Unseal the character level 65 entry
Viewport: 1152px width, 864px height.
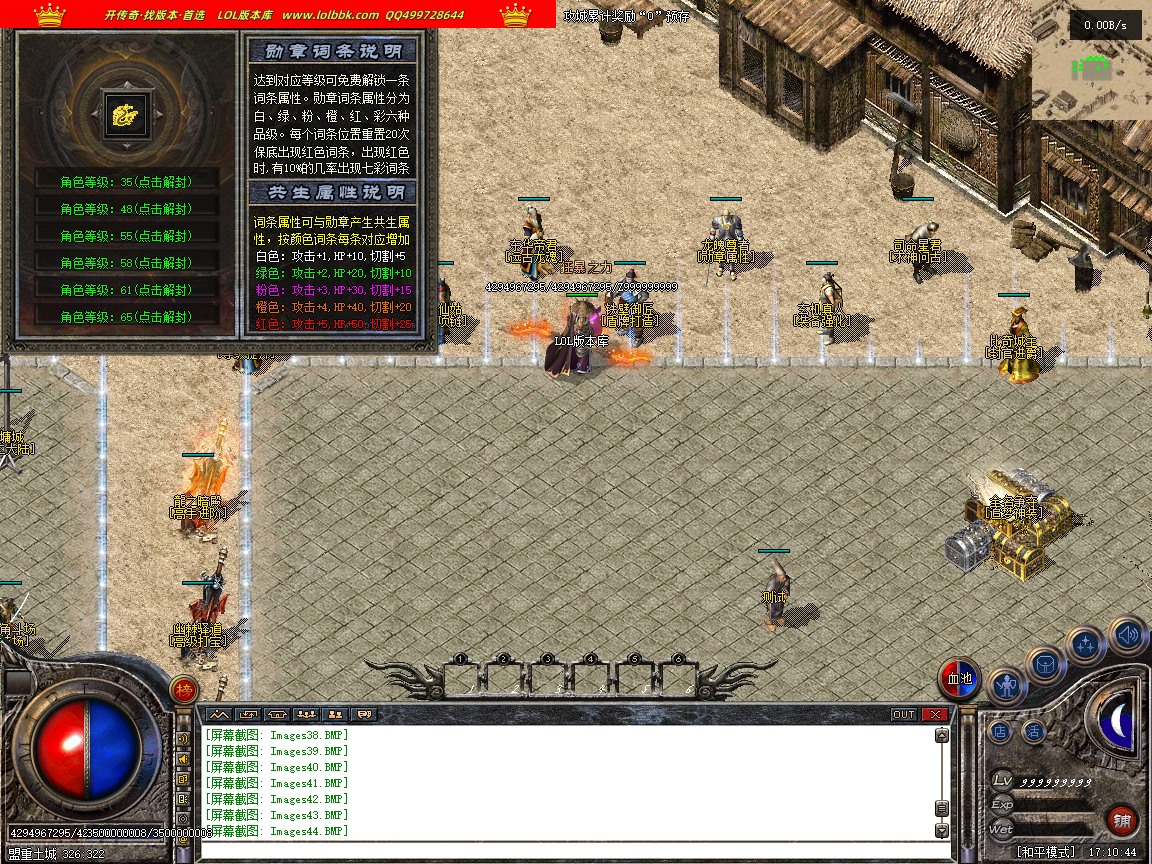pos(126,317)
